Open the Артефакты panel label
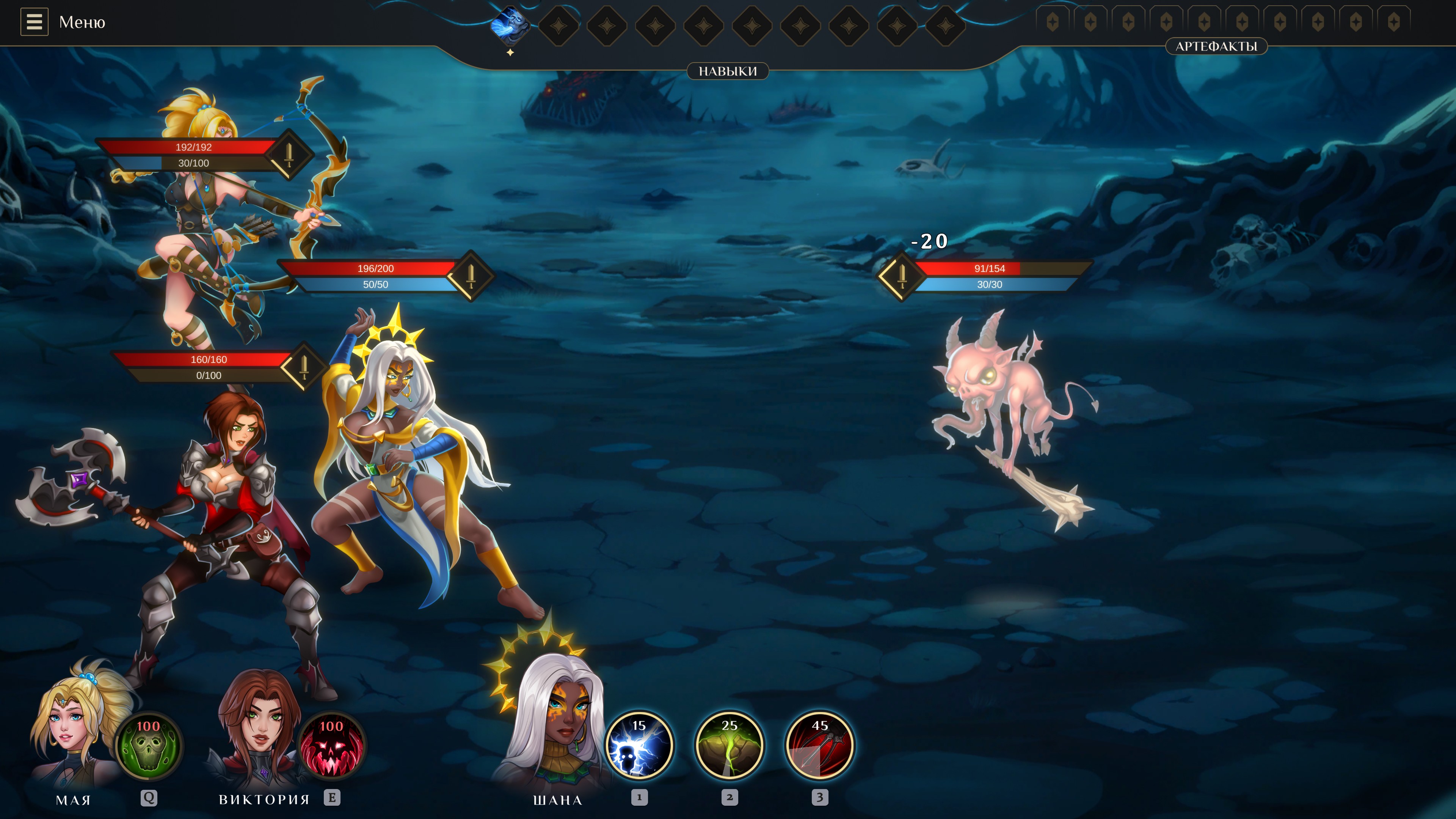The height and width of the screenshot is (819, 1456). point(1216,46)
